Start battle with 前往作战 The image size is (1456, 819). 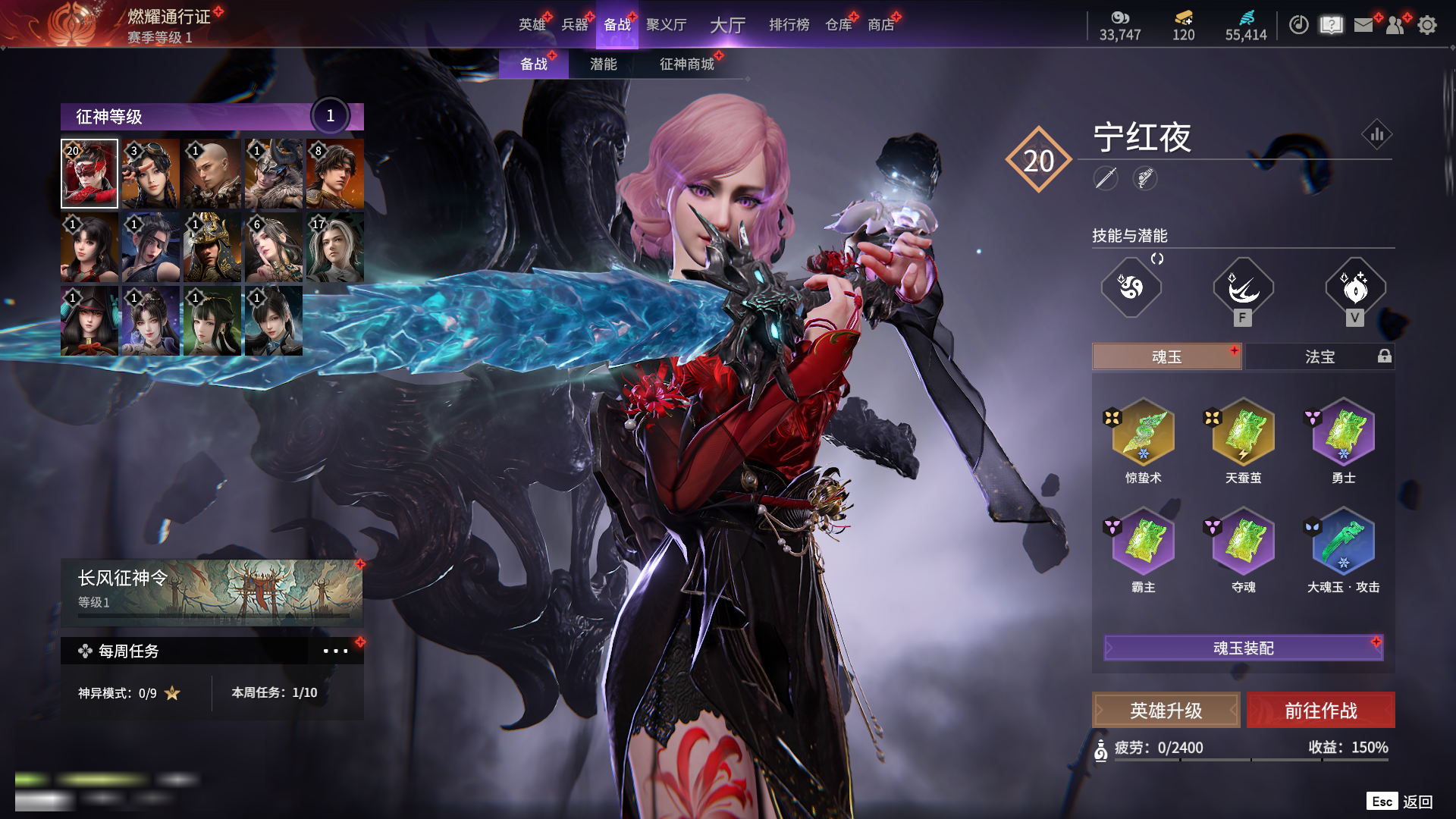click(x=1320, y=711)
